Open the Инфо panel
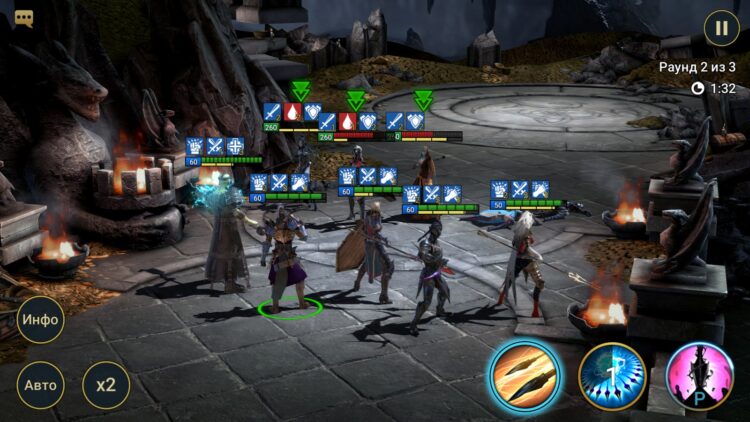Viewport: 750px width, 422px height. coord(41,322)
